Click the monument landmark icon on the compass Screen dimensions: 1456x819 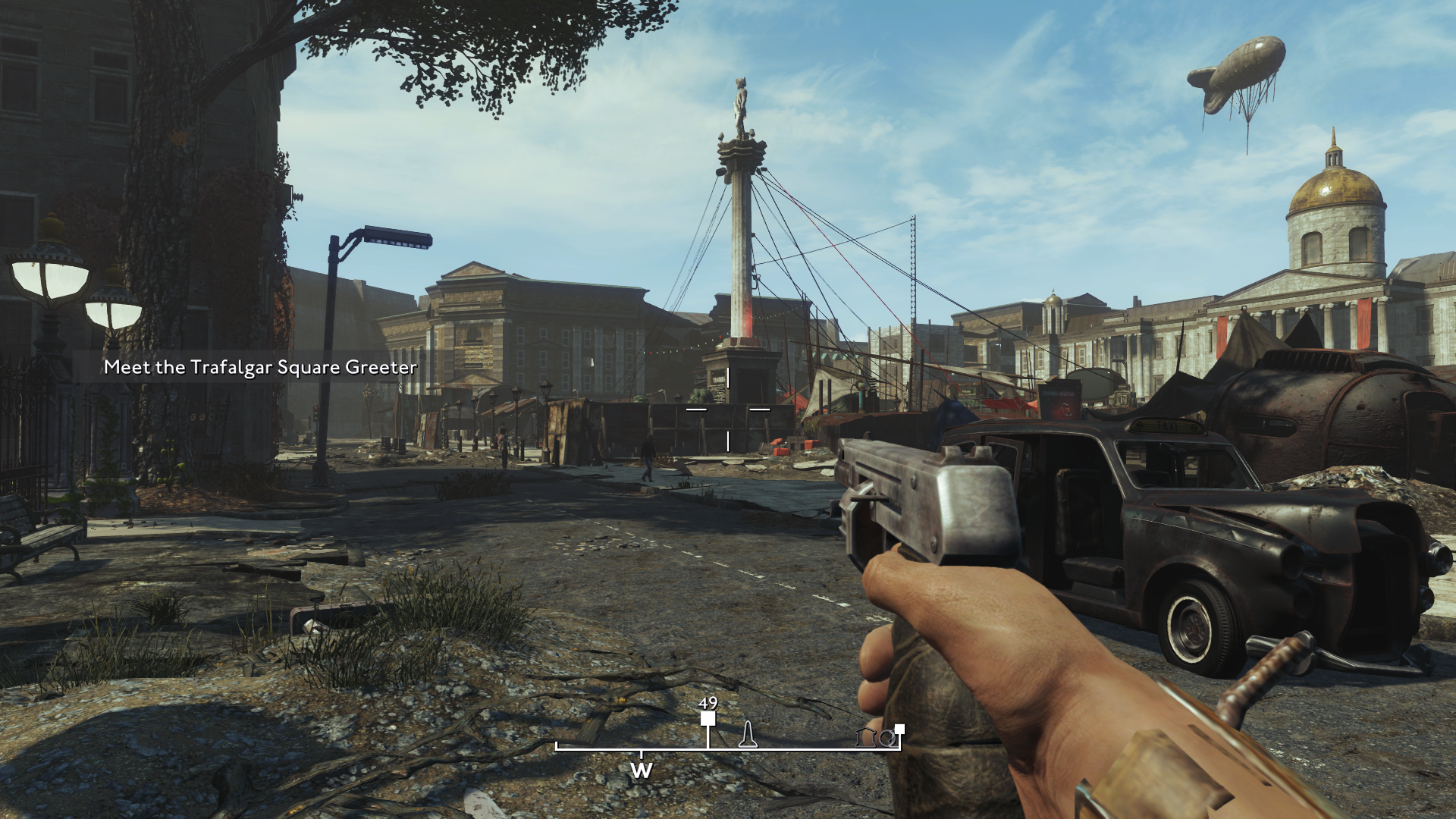pos(748,734)
